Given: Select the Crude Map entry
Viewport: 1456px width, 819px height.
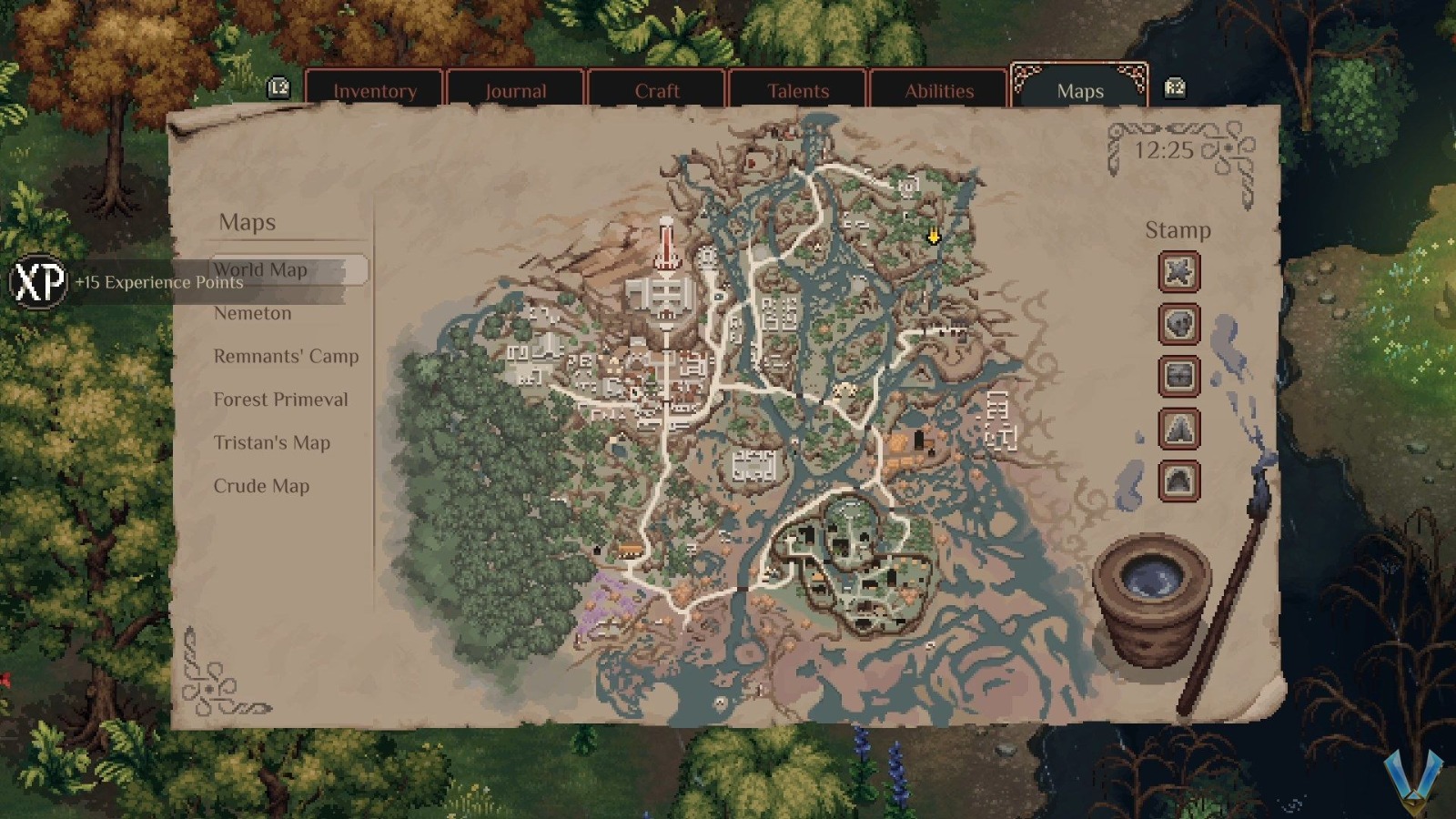Looking at the screenshot, I should tap(261, 486).
